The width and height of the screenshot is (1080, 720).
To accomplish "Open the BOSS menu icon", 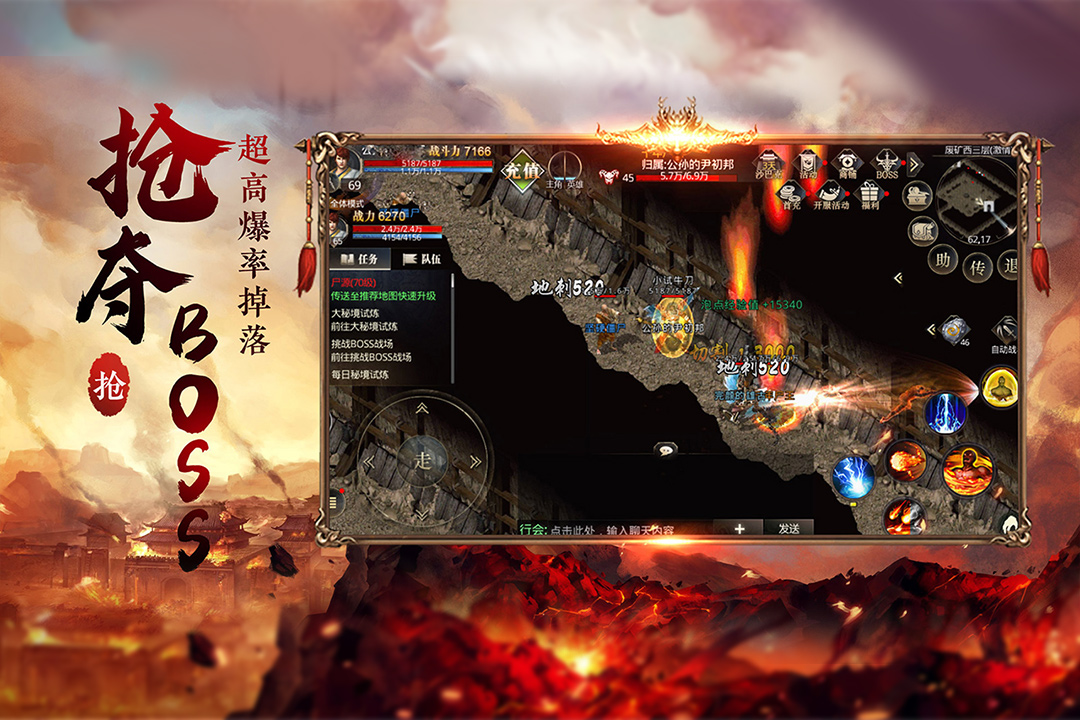I will click(888, 164).
